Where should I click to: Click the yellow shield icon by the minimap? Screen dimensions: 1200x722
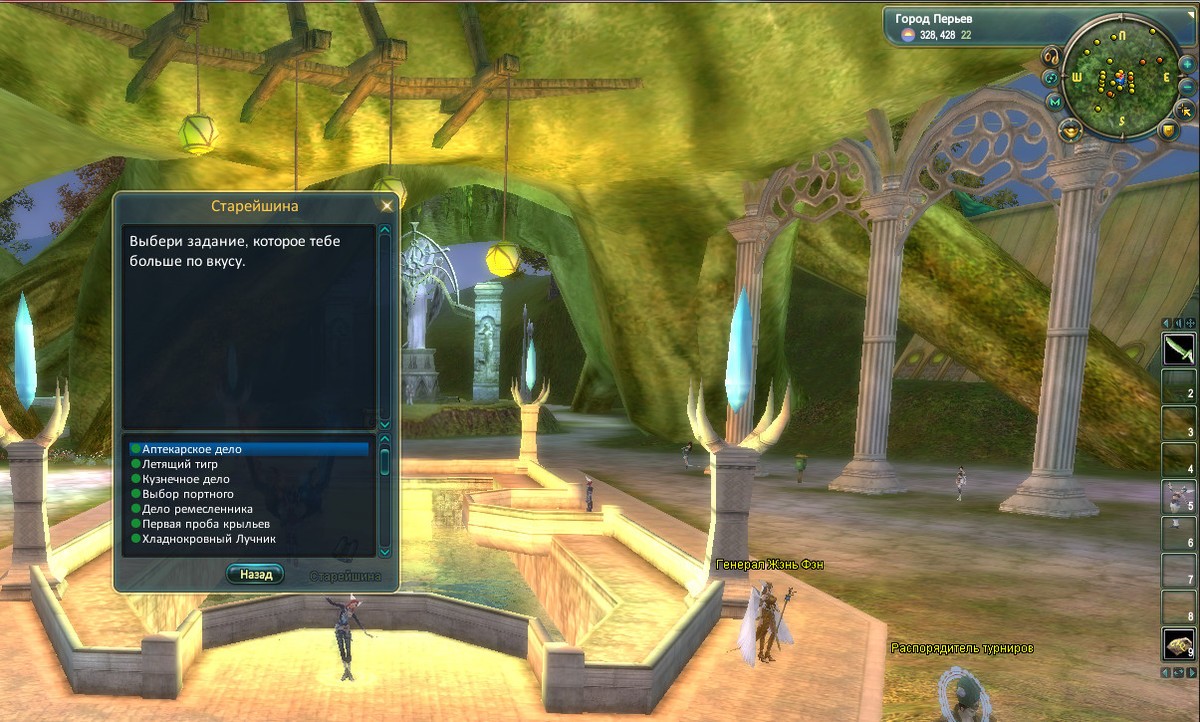pos(1170,130)
